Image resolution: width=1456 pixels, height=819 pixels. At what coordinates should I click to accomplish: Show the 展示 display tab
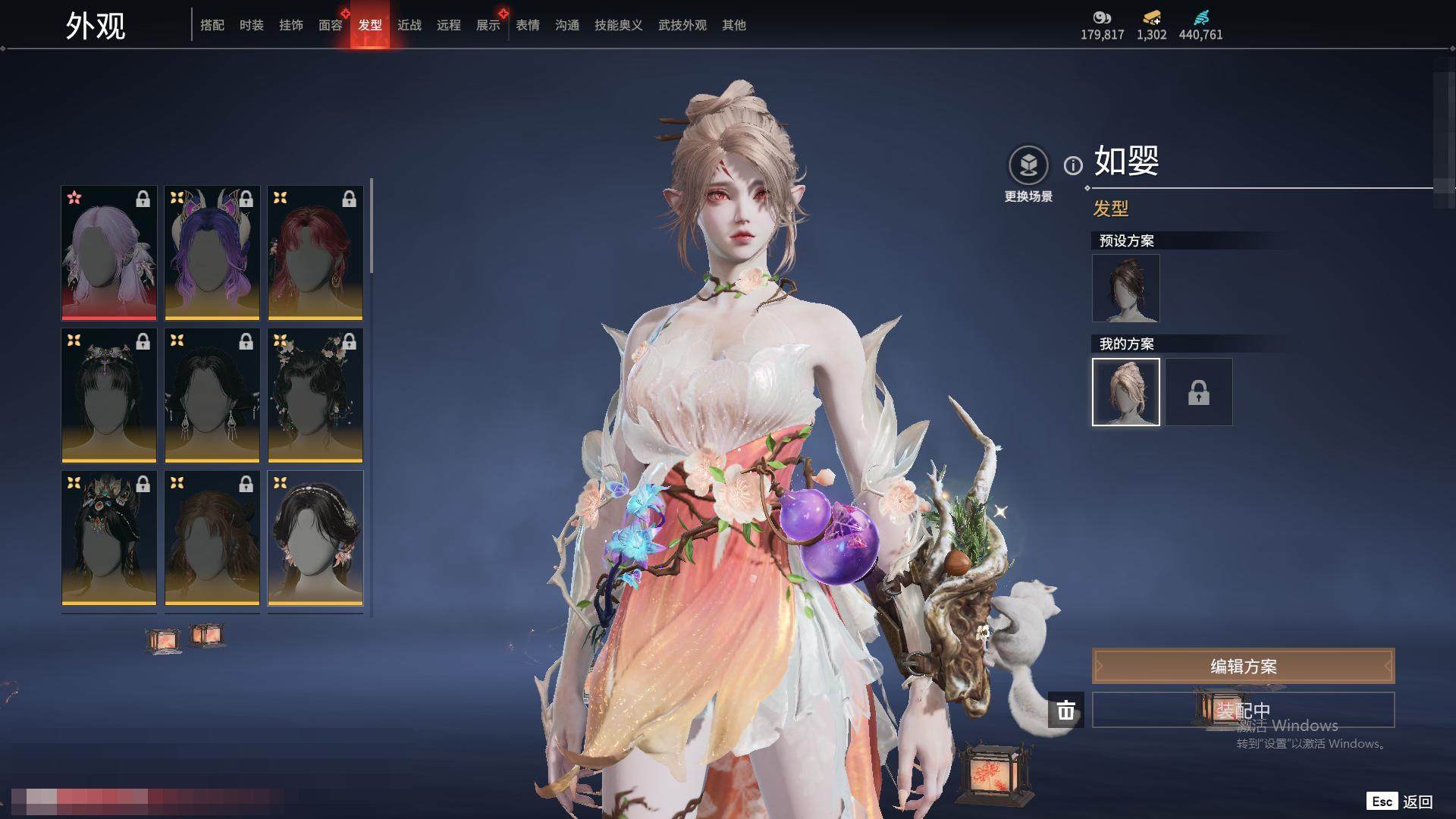coord(488,25)
